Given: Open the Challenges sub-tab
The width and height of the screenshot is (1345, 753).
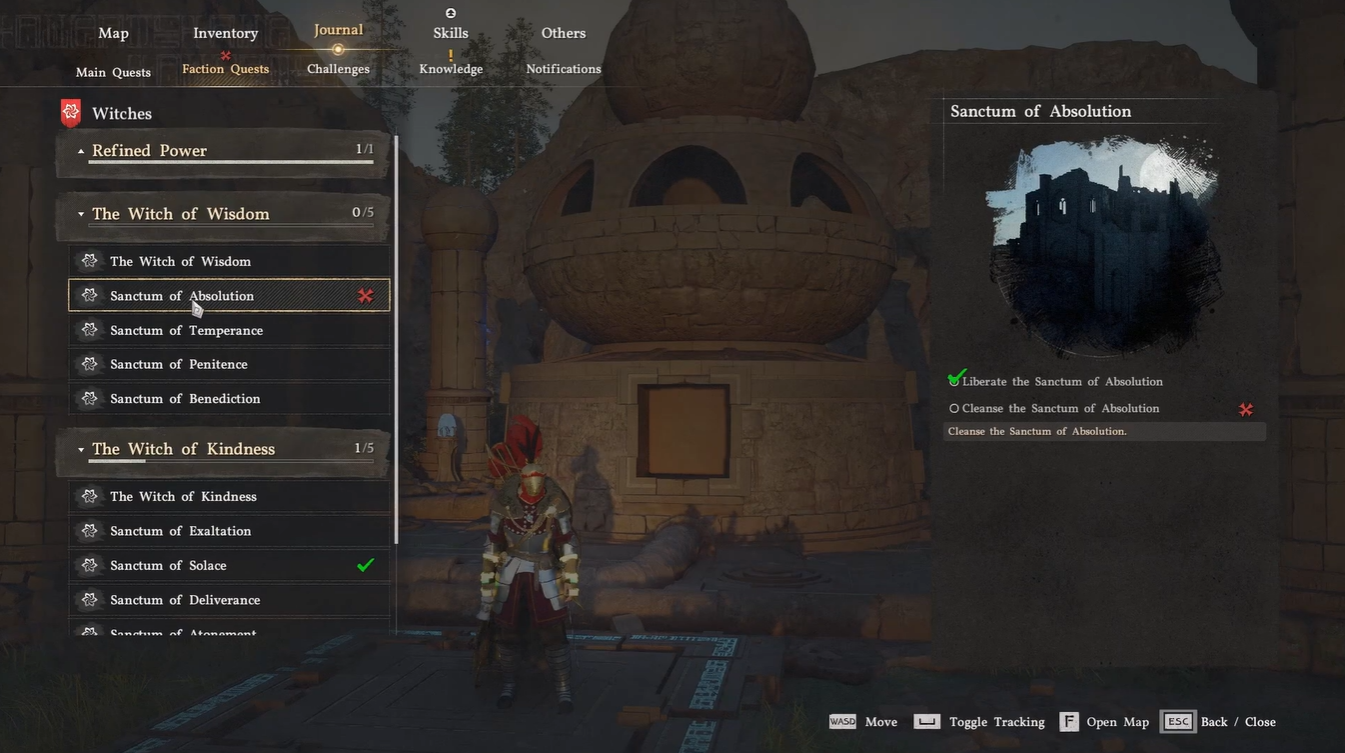Looking at the screenshot, I should click(338, 69).
